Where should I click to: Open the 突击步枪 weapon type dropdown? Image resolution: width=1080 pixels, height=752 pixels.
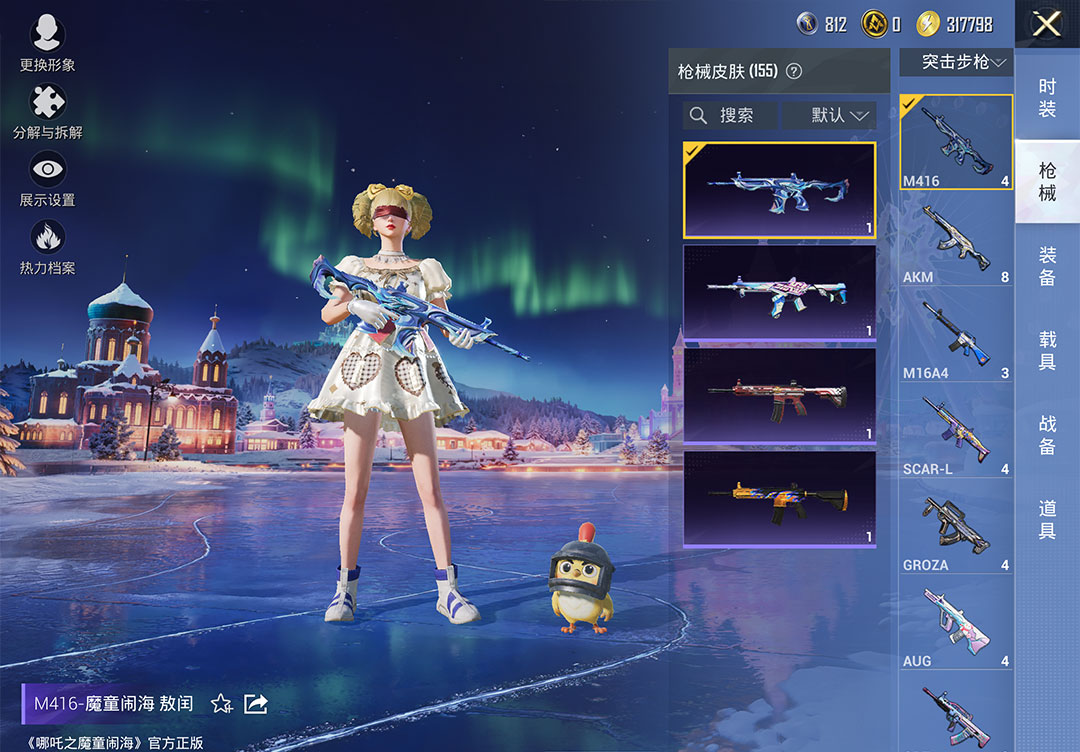[955, 62]
